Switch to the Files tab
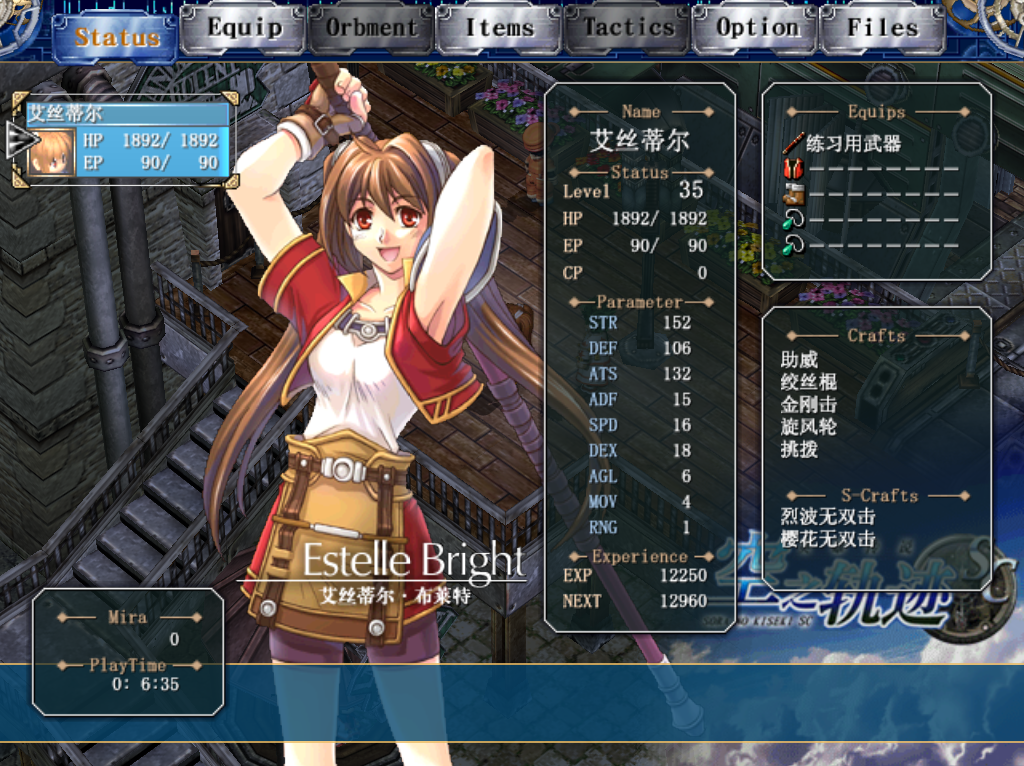Screen dimensions: 1024x766 (882, 29)
